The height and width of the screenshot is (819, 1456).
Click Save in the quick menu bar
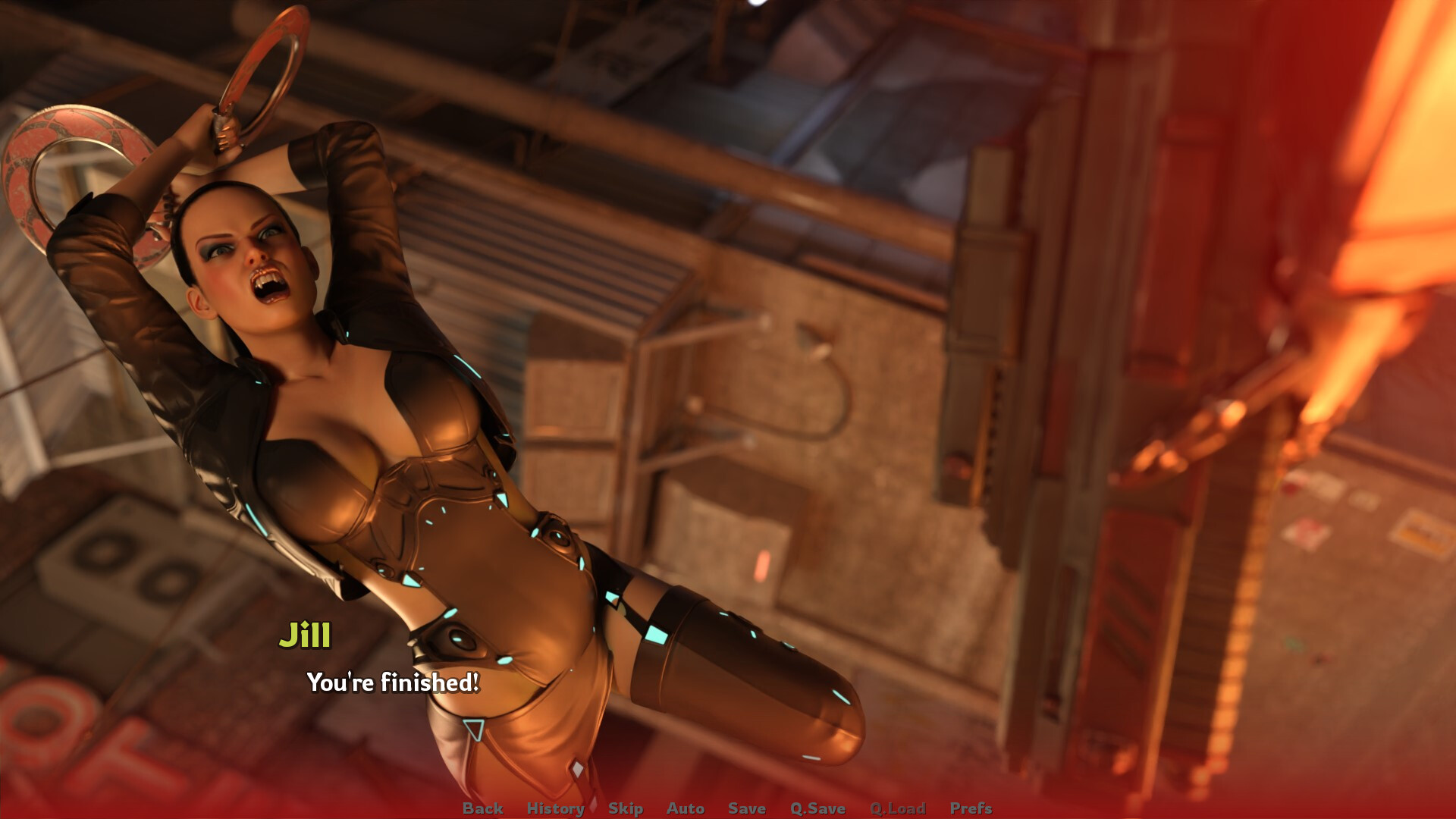pyautogui.click(x=746, y=808)
